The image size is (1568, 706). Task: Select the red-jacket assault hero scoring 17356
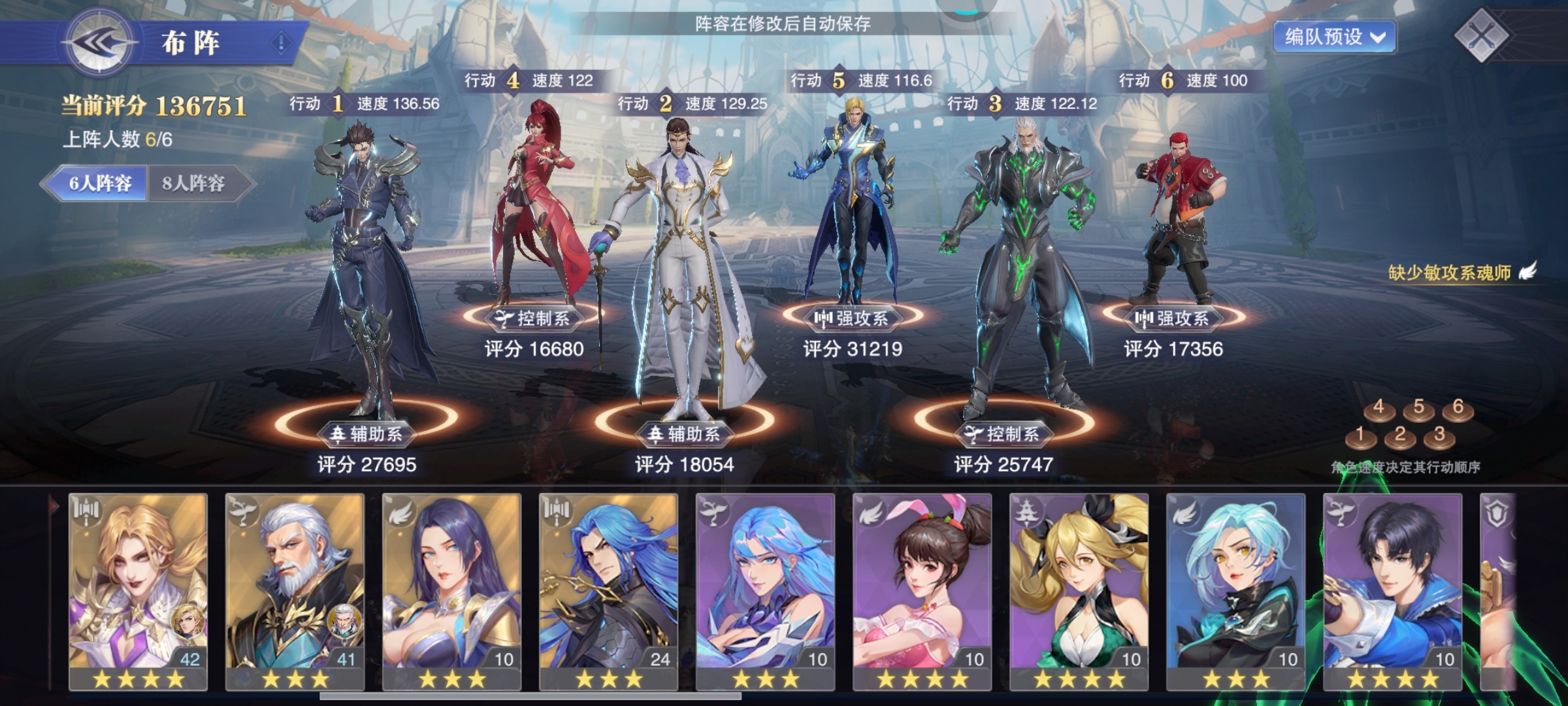click(x=1173, y=216)
